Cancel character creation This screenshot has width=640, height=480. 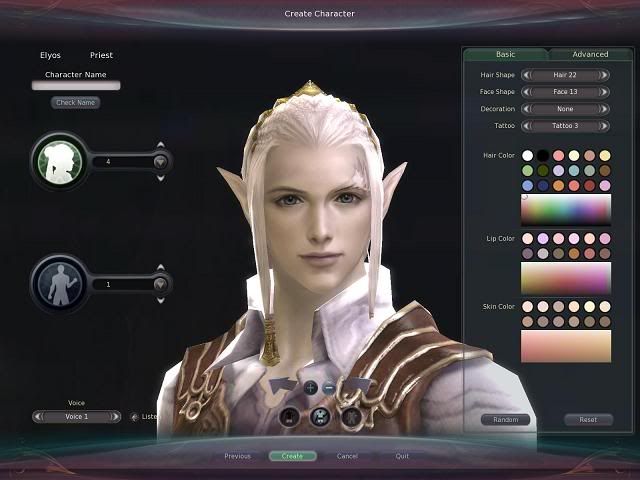click(347, 456)
